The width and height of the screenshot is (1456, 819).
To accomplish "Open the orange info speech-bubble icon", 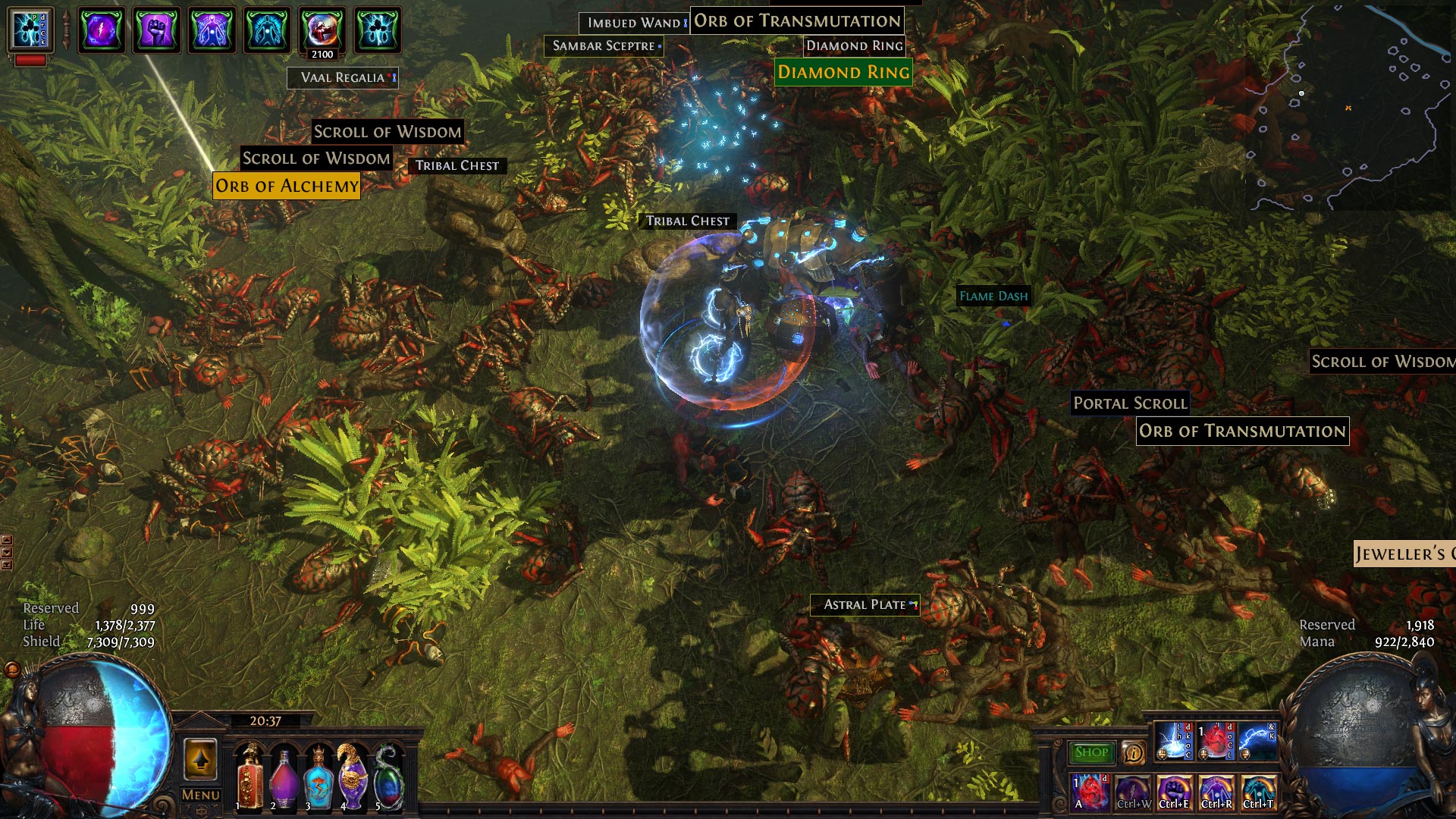I will coord(1133,752).
